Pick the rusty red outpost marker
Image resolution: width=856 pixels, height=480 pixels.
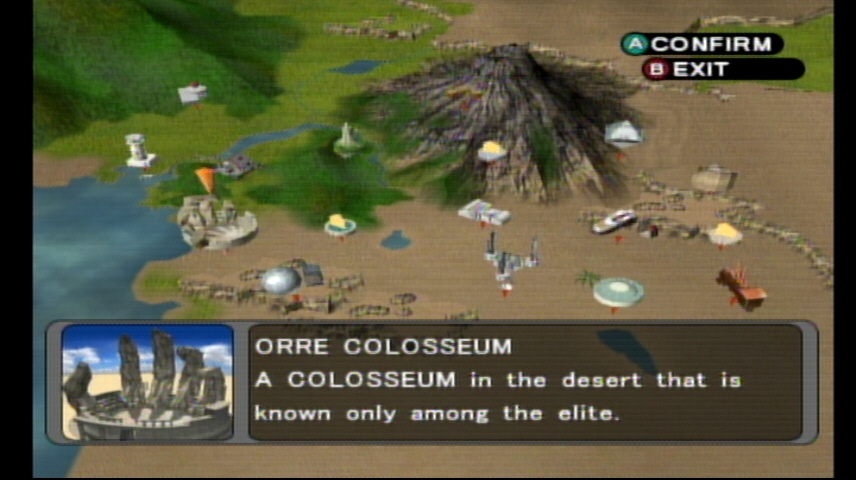[741, 287]
